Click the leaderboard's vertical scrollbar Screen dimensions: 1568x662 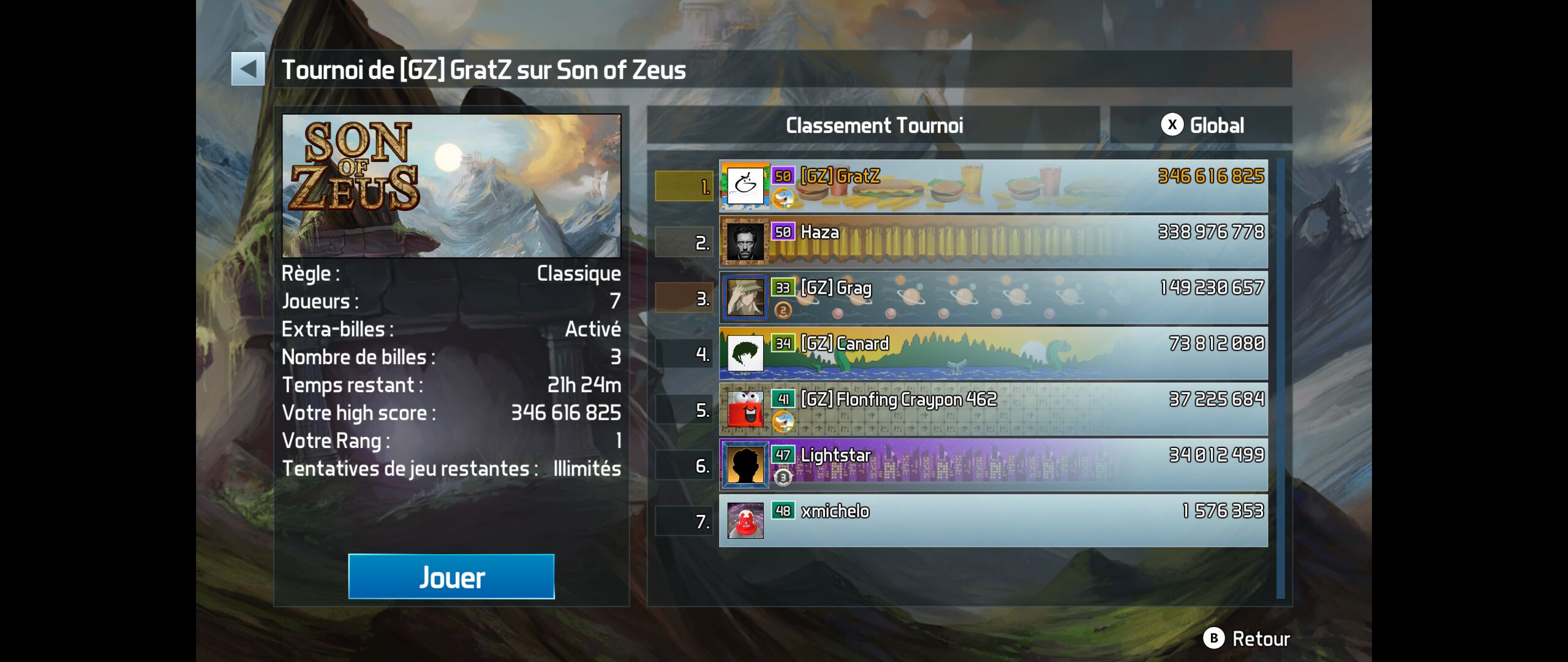1280,378
